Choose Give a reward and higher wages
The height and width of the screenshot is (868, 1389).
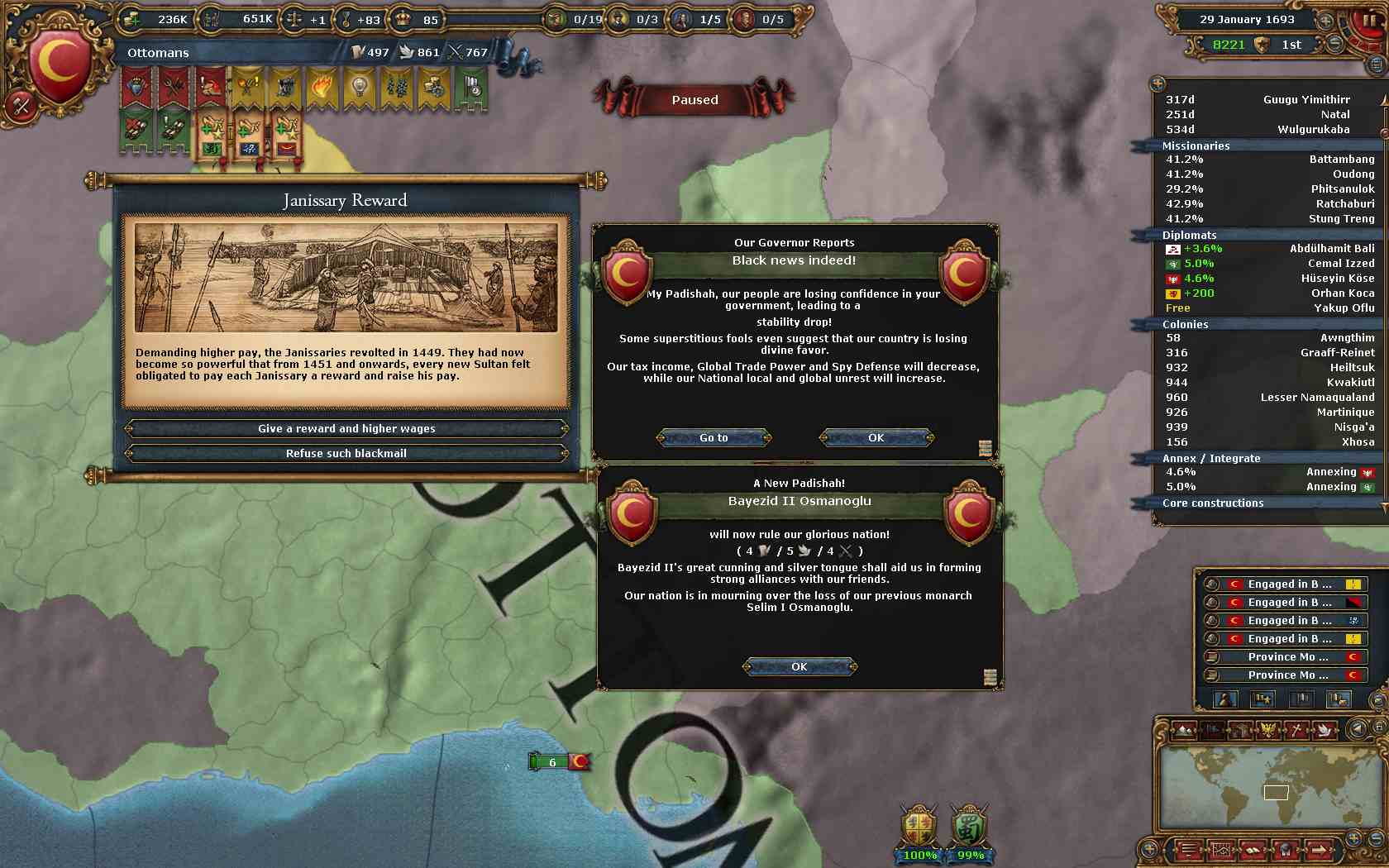346,428
